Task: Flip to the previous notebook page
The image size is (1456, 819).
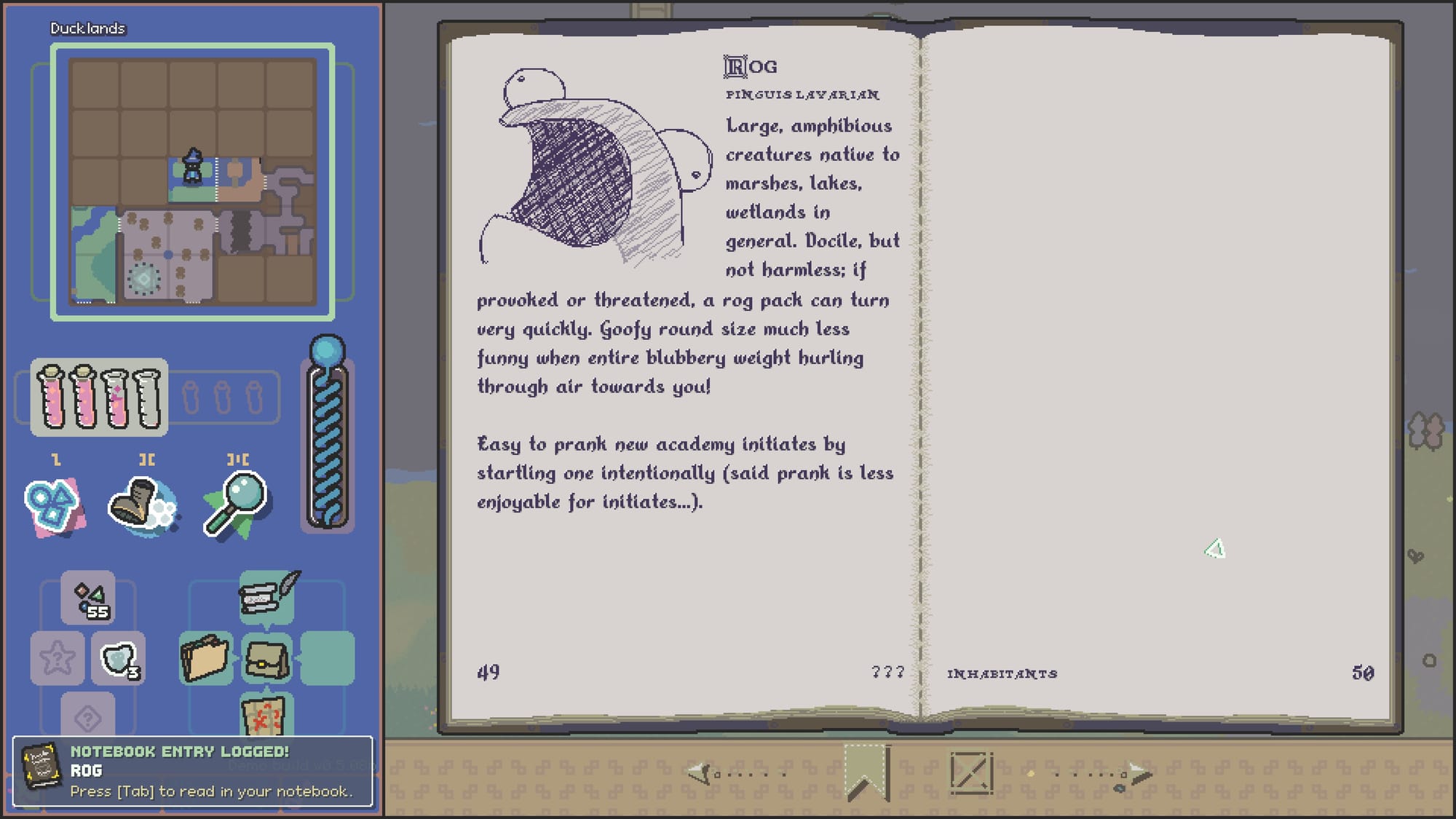Action: click(734, 773)
